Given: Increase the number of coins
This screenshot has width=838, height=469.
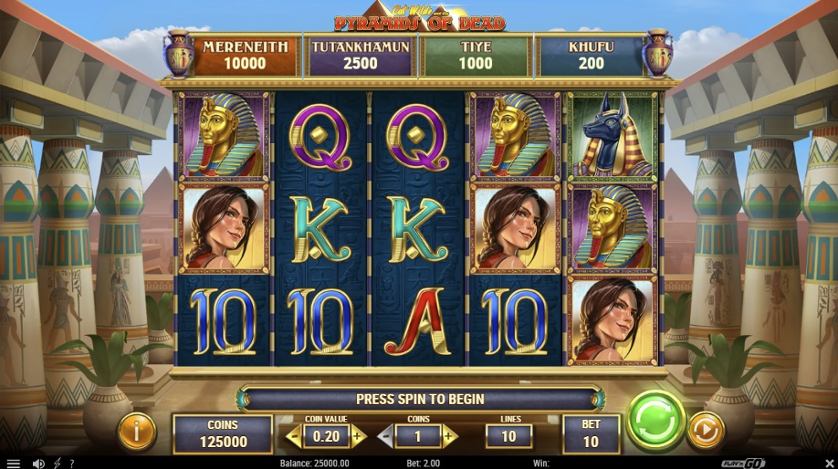Looking at the screenshot, I should click(x=450, y=436).
